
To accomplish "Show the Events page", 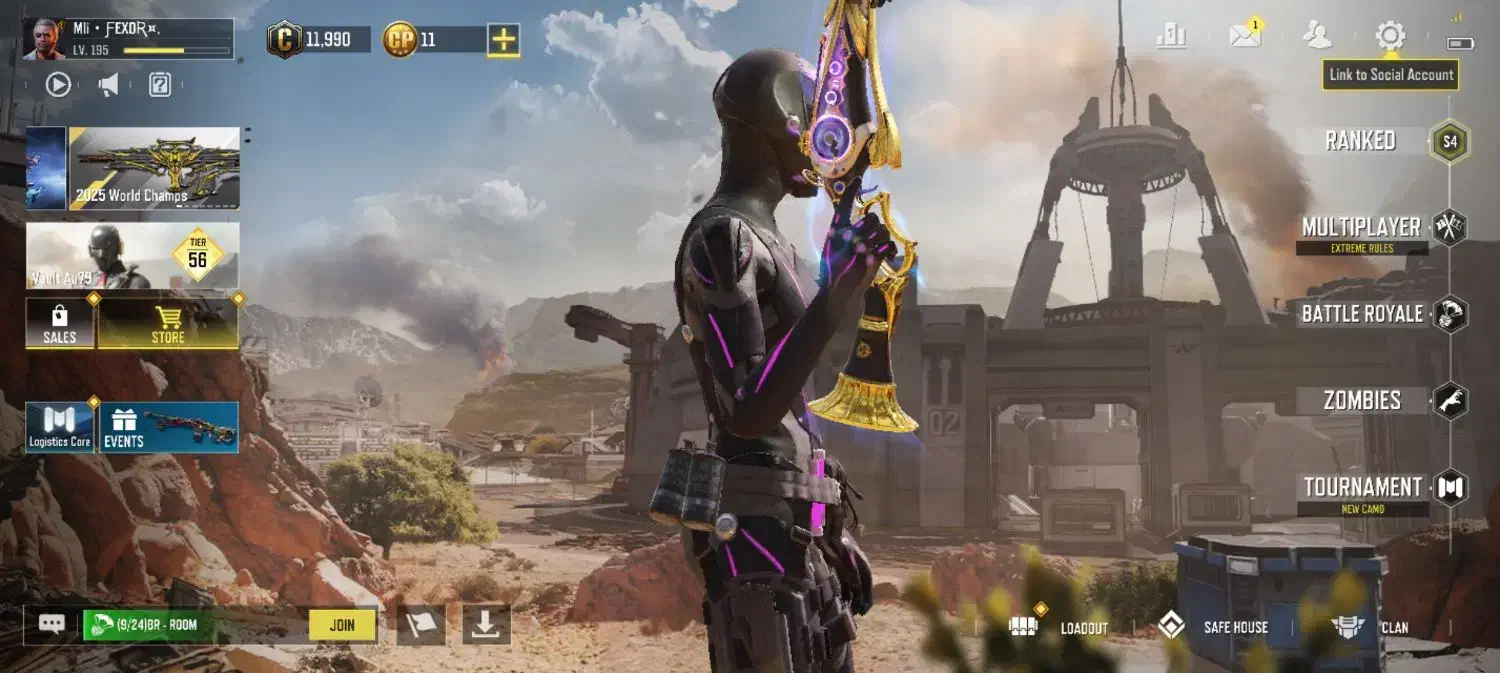I will [169, 428].
